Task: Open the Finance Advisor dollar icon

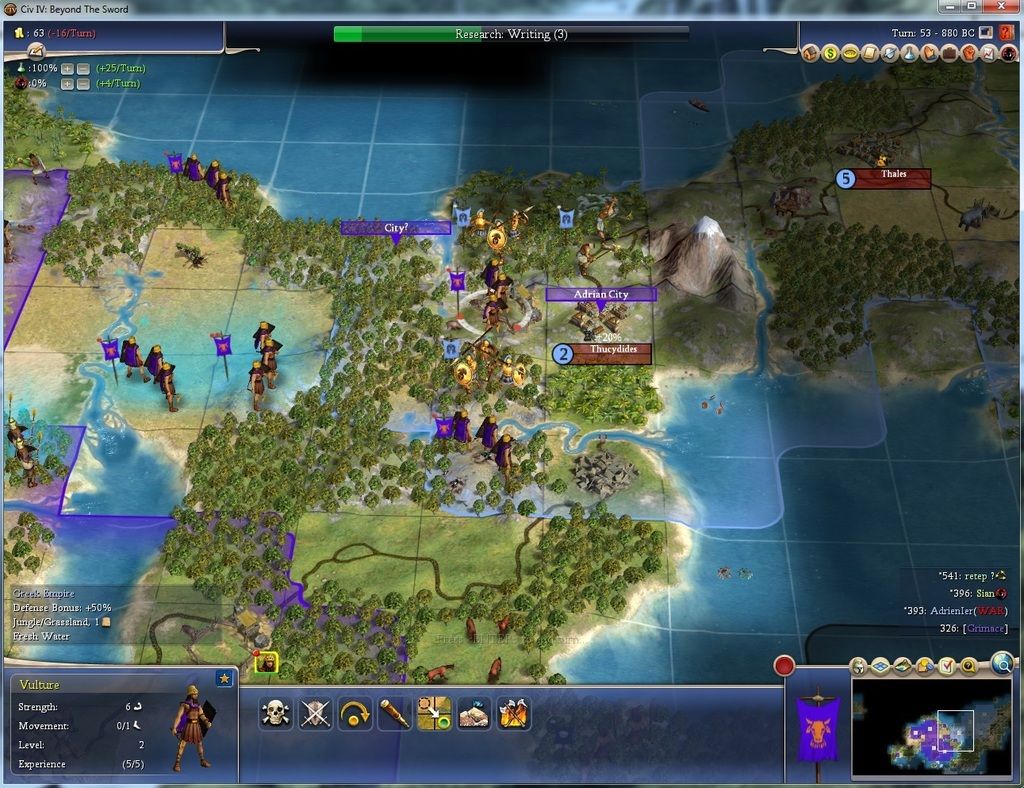Action: (830, 53)
